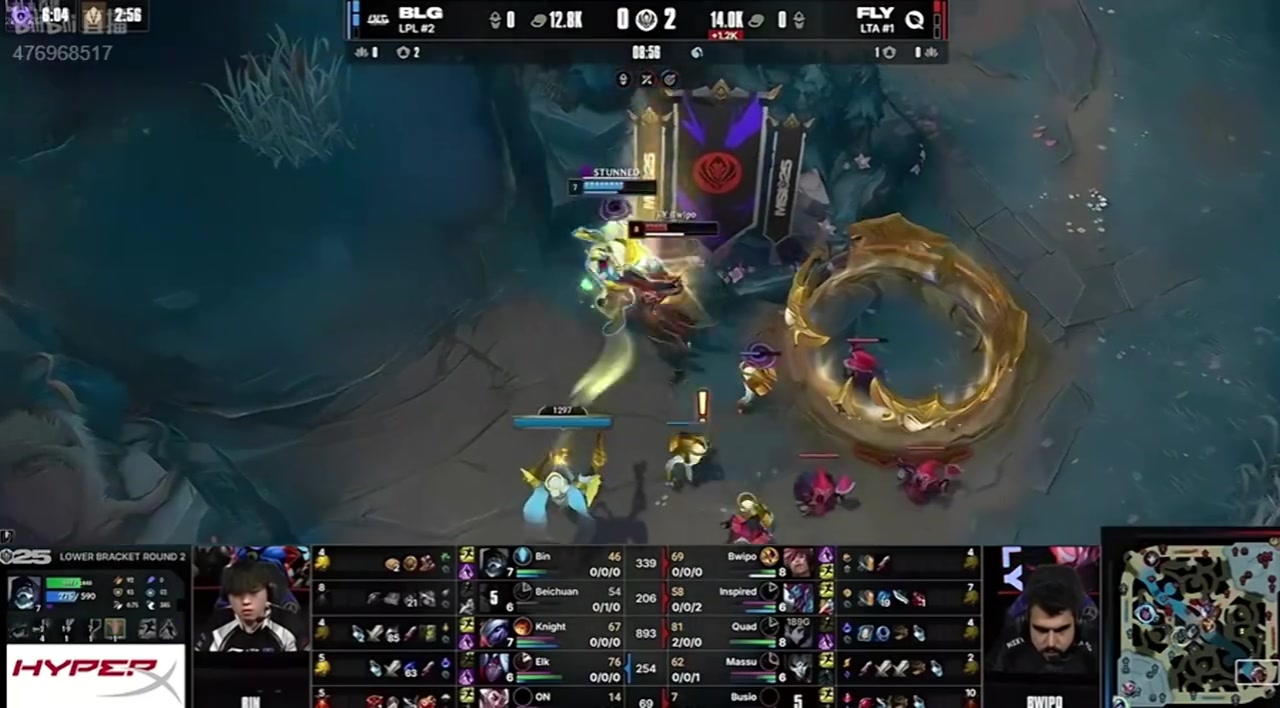
Task: Choose Knight's champion portrait on the scoreboard
Action: point(494,632)
